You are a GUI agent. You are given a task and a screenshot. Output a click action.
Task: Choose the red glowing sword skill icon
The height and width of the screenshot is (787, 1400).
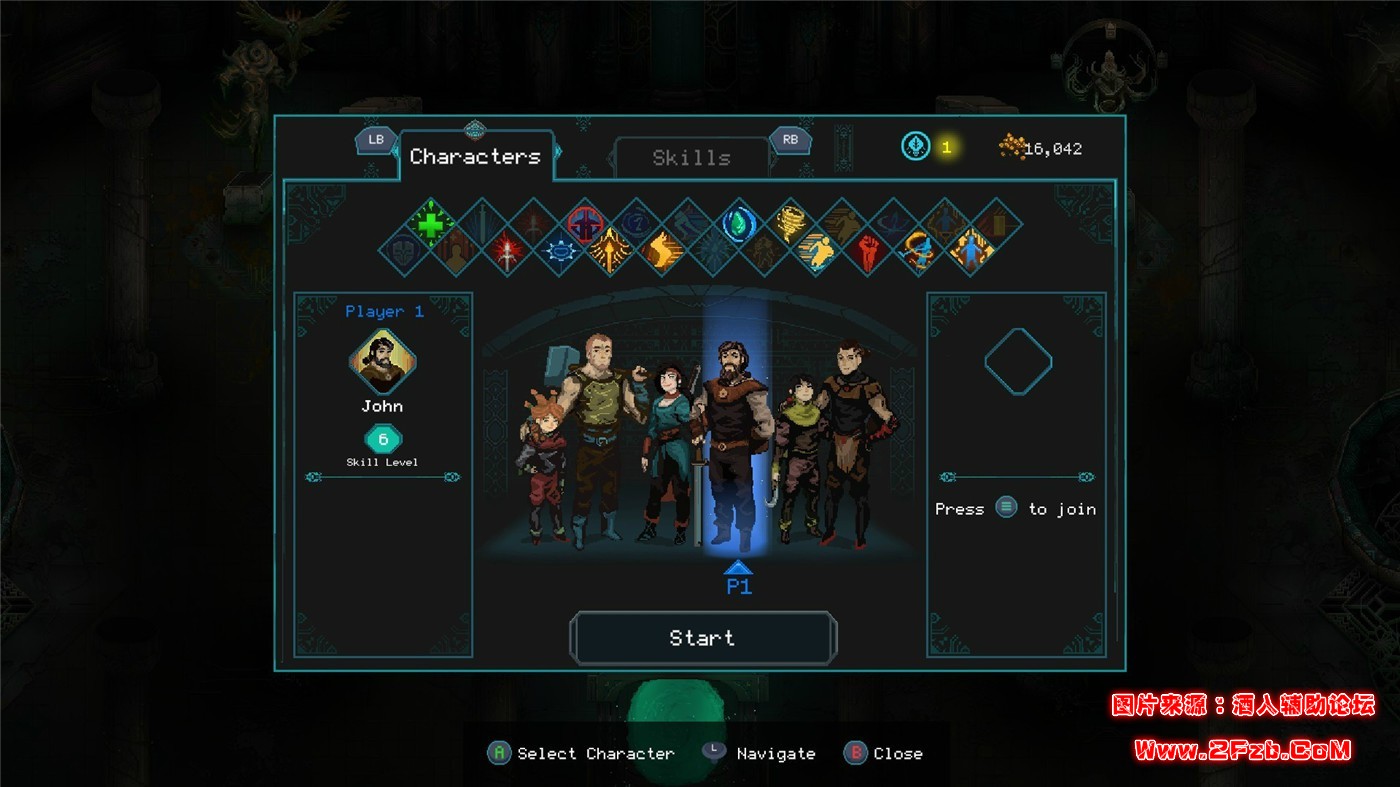coord(507,250)
